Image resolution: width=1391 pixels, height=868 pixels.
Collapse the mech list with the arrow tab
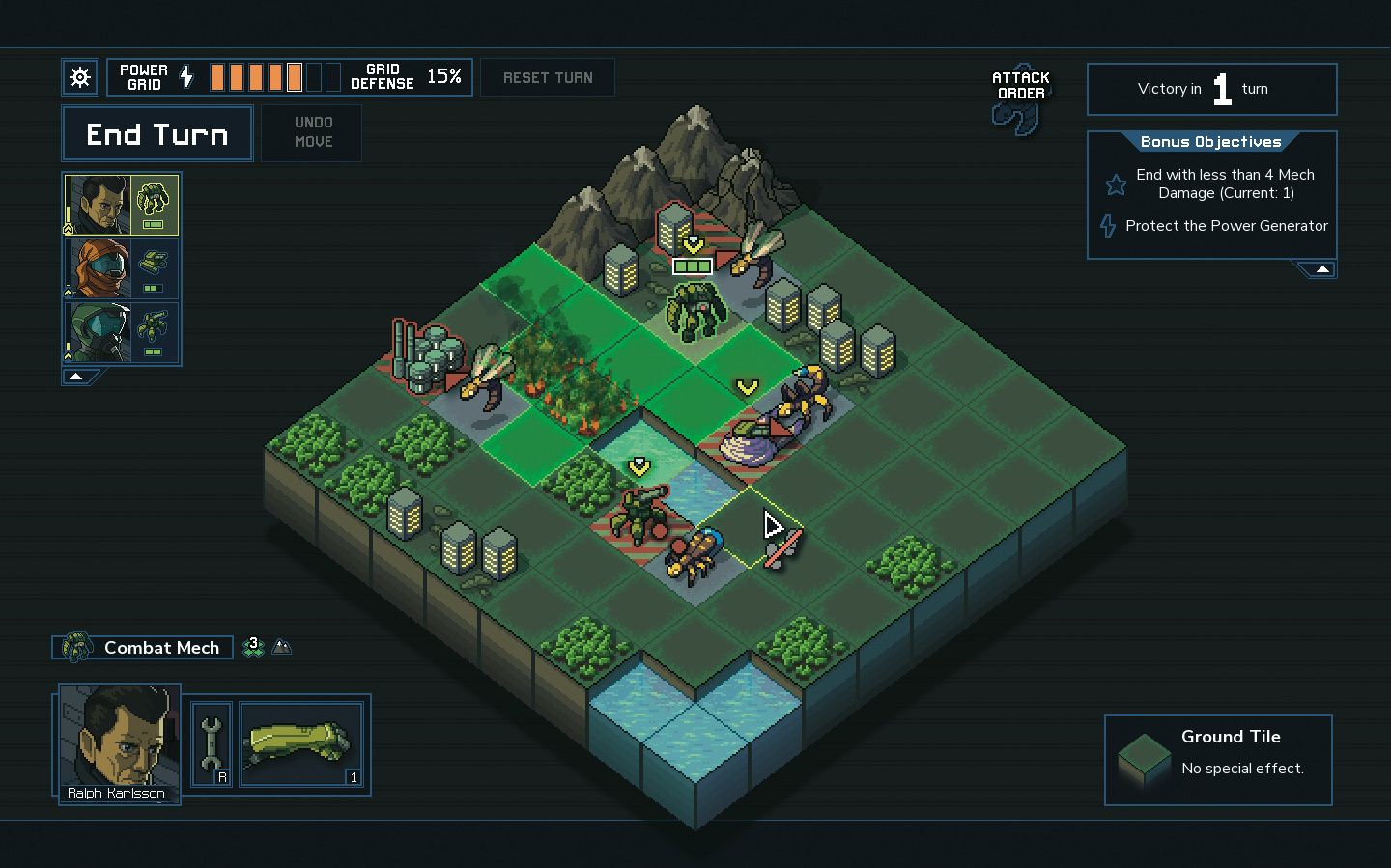pyautogui.click(x=76, y=376)
